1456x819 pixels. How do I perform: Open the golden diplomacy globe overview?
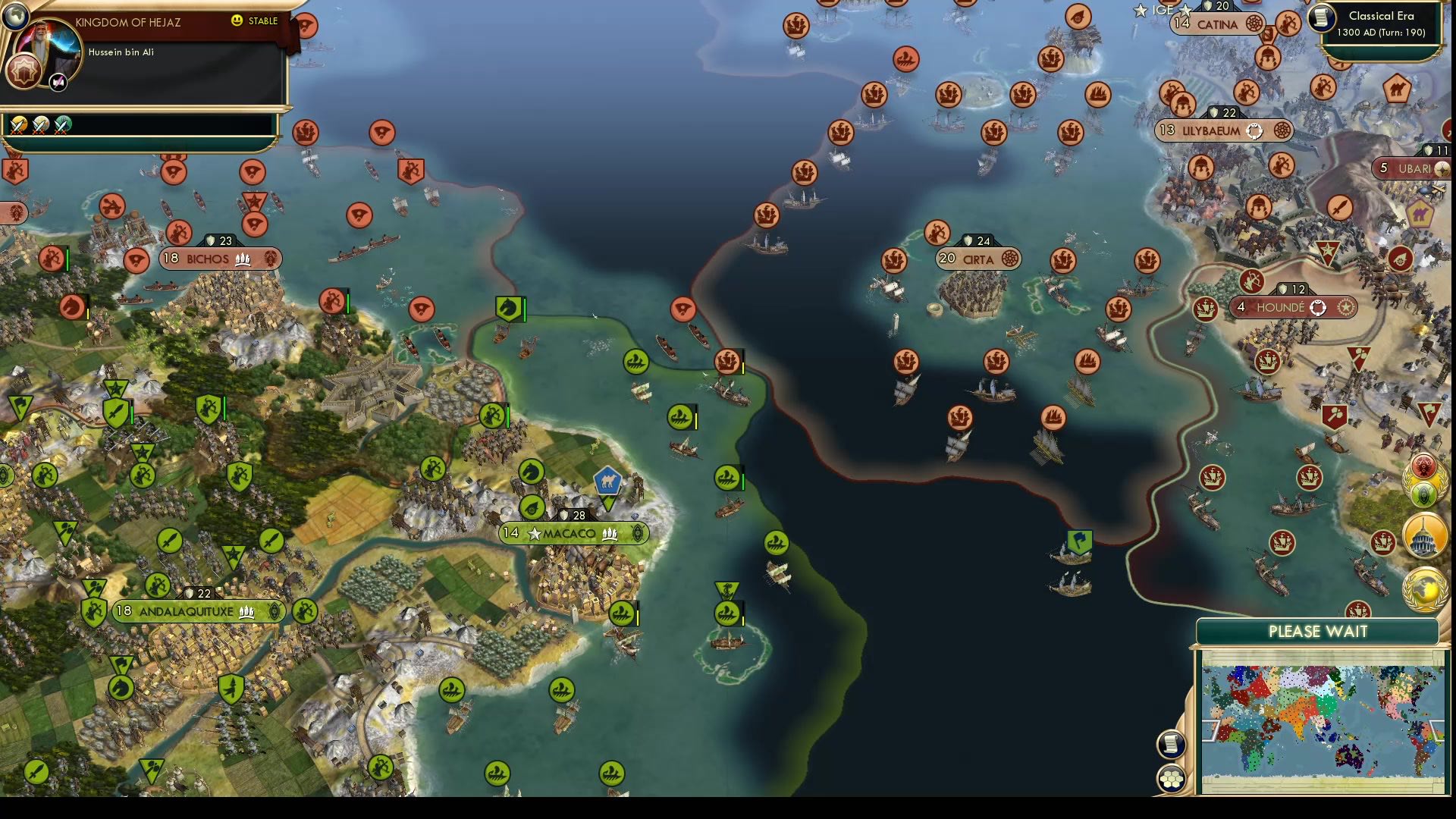1424,588
